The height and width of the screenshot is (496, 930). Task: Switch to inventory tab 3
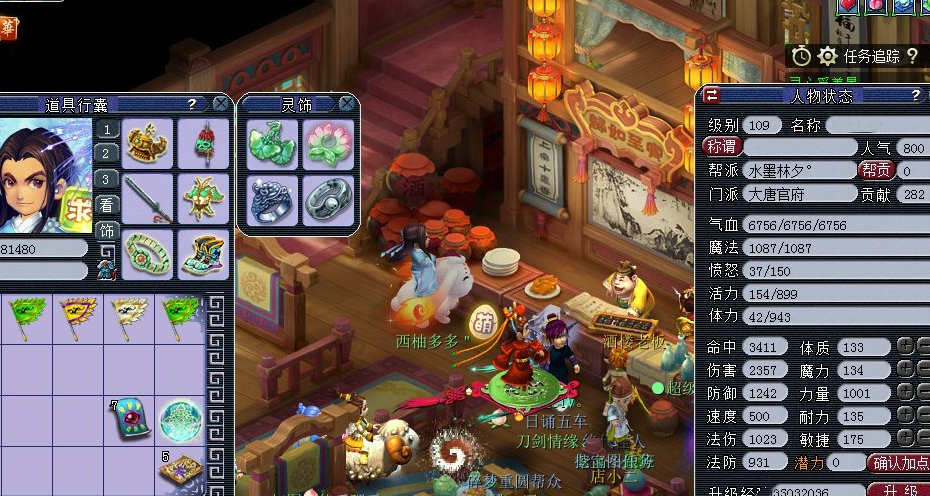(107, 179)
